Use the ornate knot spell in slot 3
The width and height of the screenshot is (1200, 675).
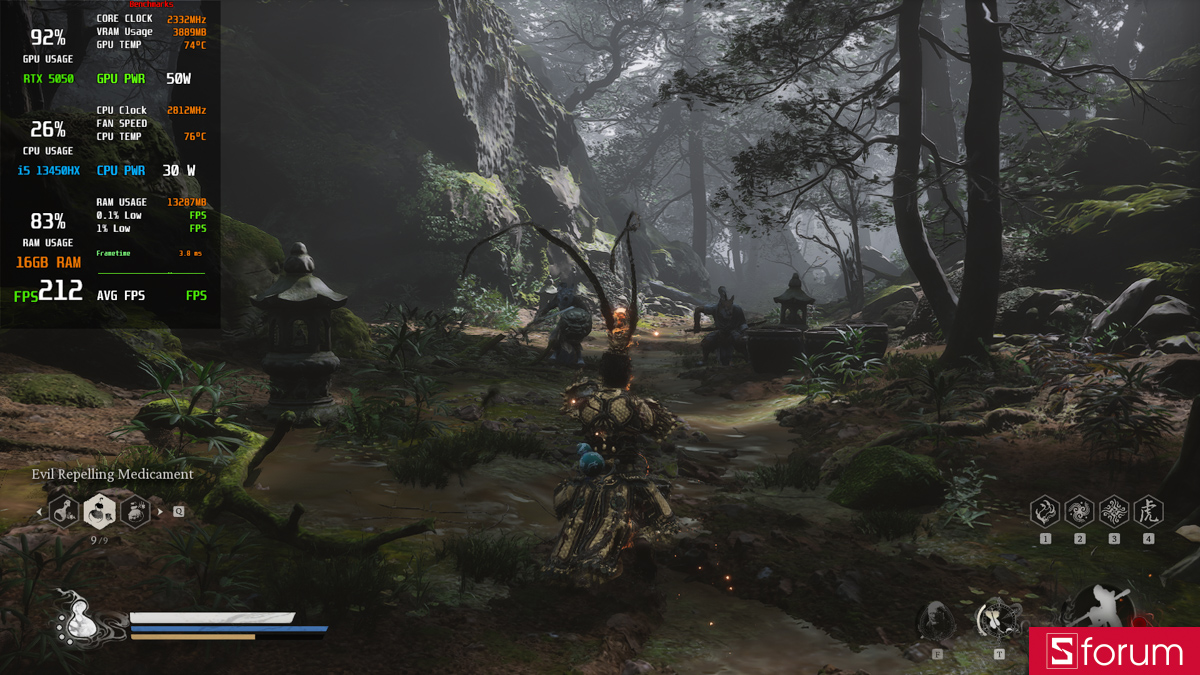[1114, 512]
